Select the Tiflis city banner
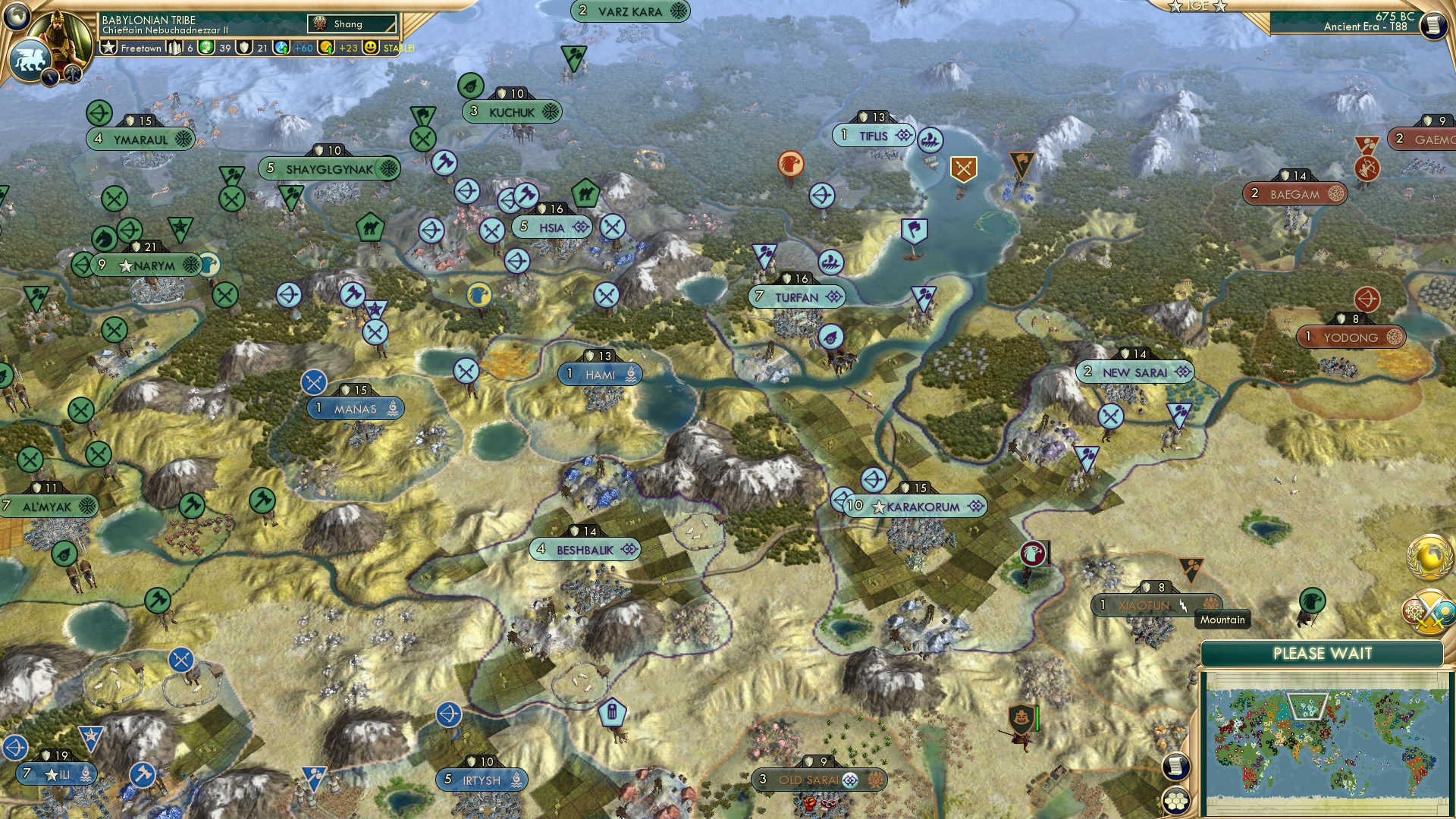The width and height of the screenshot is (1456, 819). point(874,136)
